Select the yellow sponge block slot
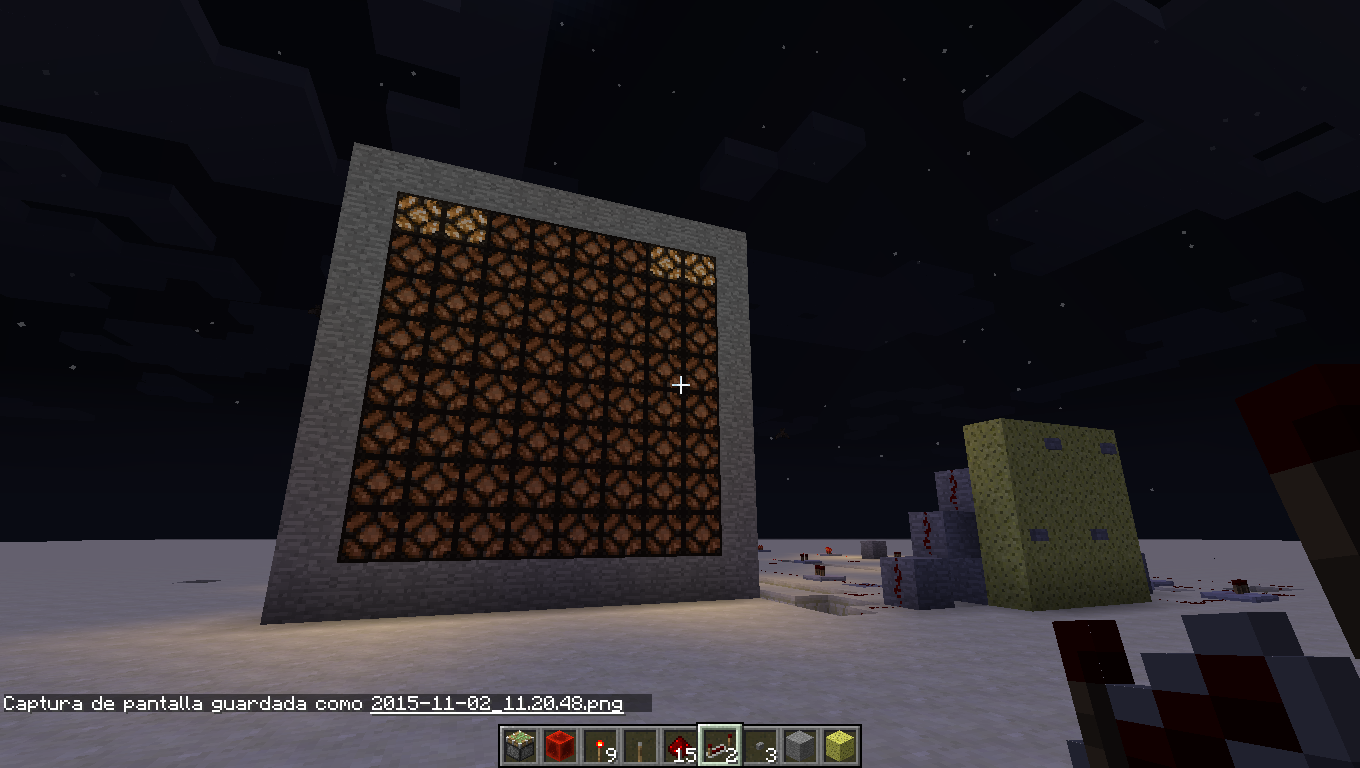Screen dimensions: 1360x768 [840, 746]
